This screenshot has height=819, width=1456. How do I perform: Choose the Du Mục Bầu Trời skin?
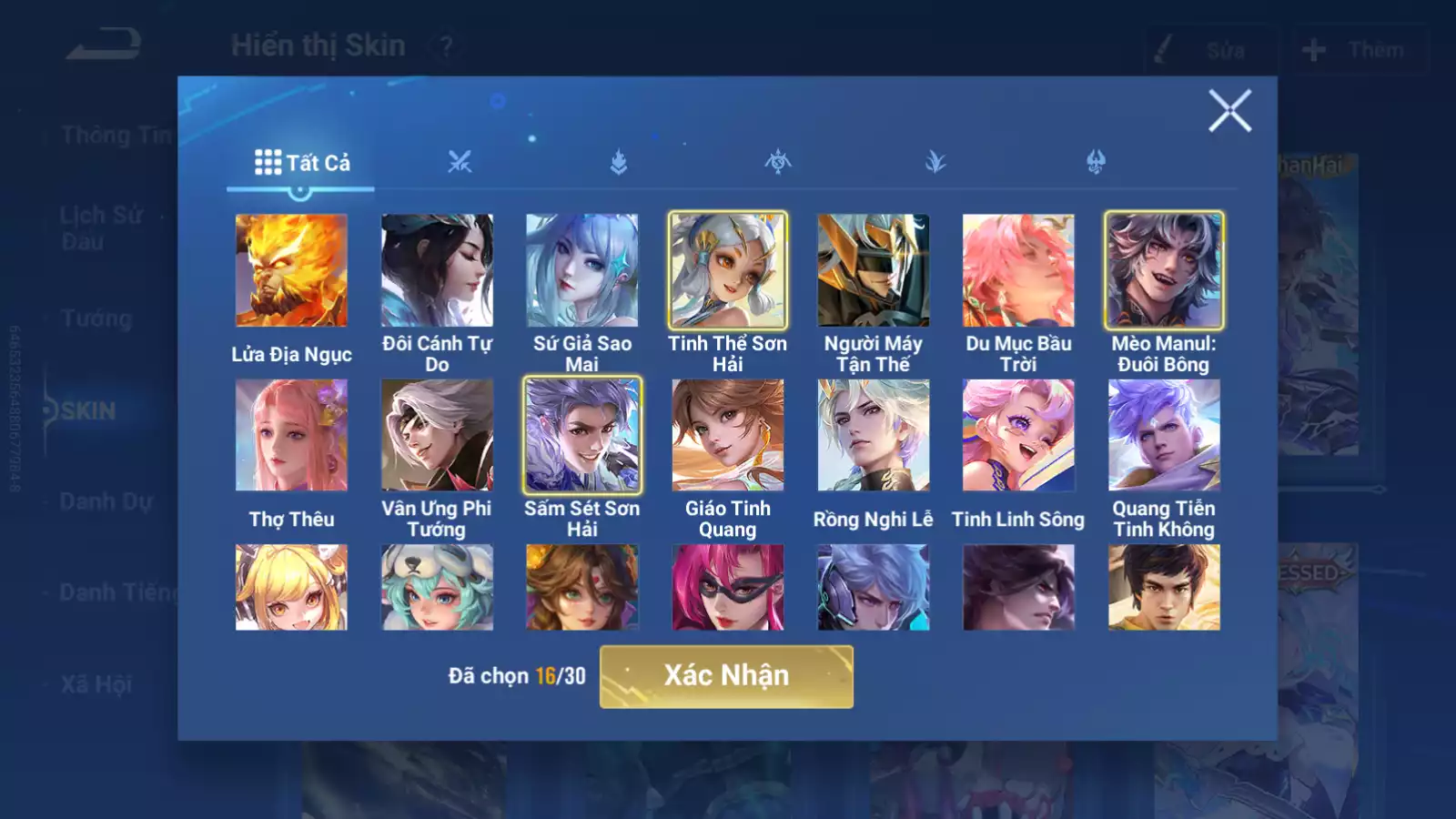point(1018,270)
